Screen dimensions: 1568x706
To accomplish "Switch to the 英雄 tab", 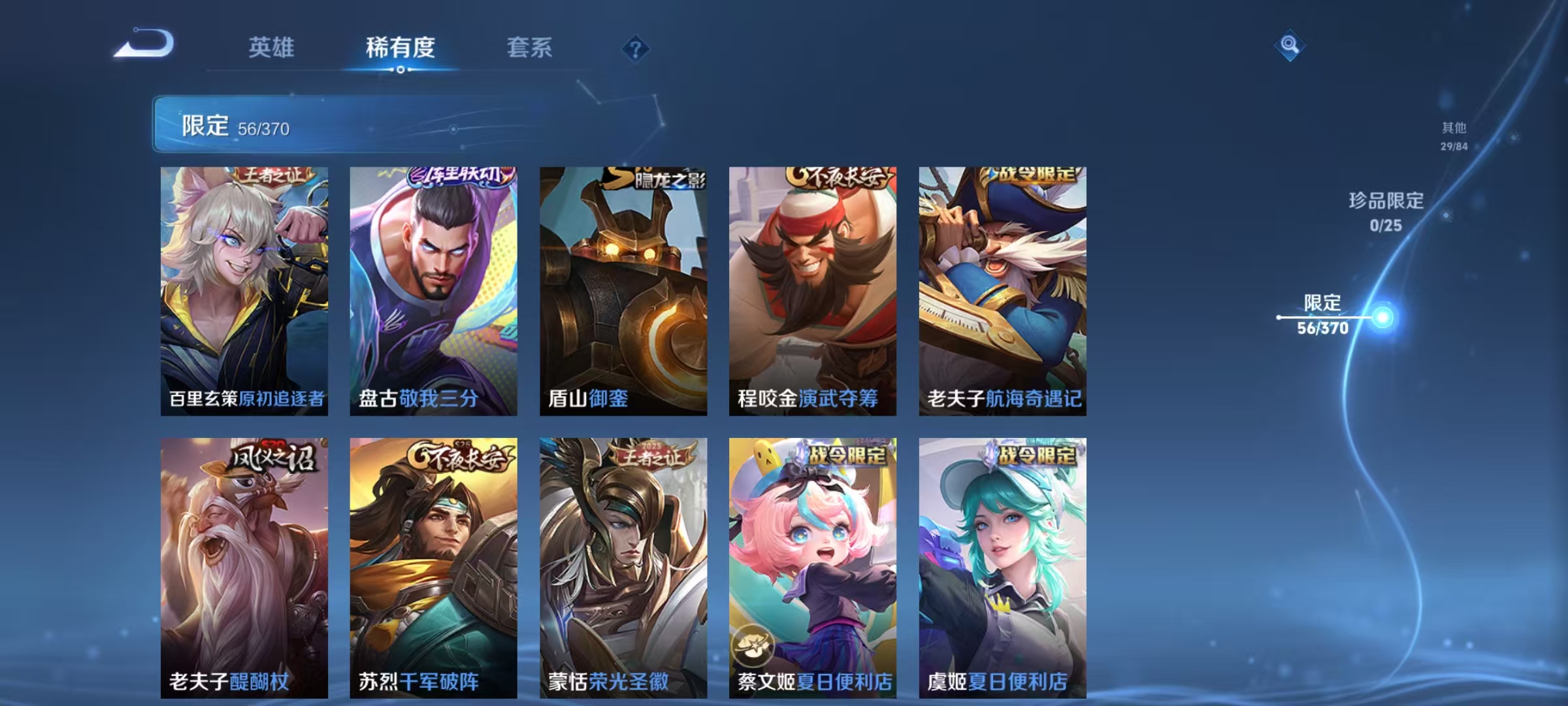I will pos(271,46).
